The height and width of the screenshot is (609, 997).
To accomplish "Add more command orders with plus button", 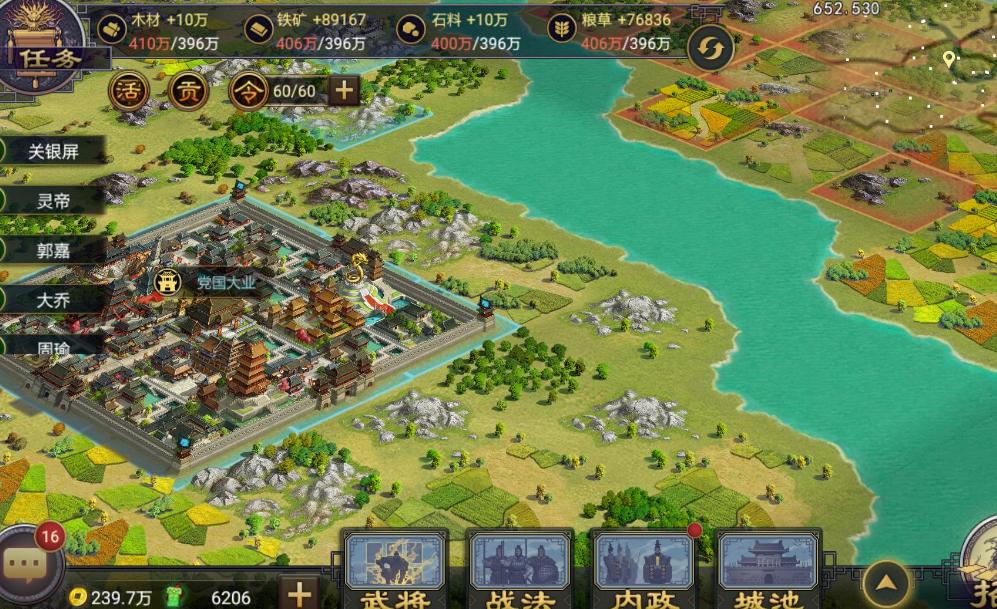I will point(344,91).
